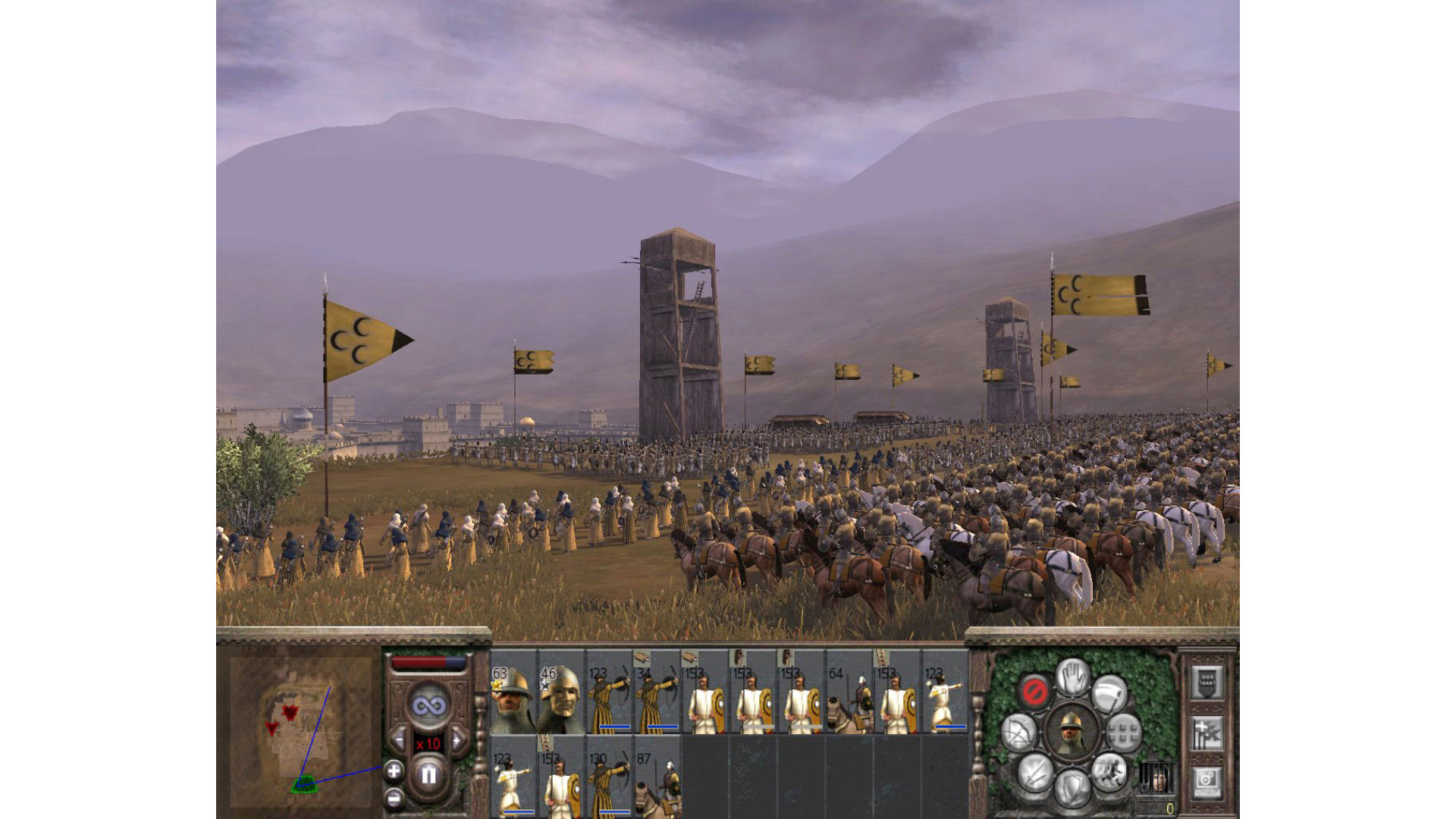Toggle the bow and arrow fire-at-will button
Screen dimensions: 1456x819
click(x=1019, y=733)
